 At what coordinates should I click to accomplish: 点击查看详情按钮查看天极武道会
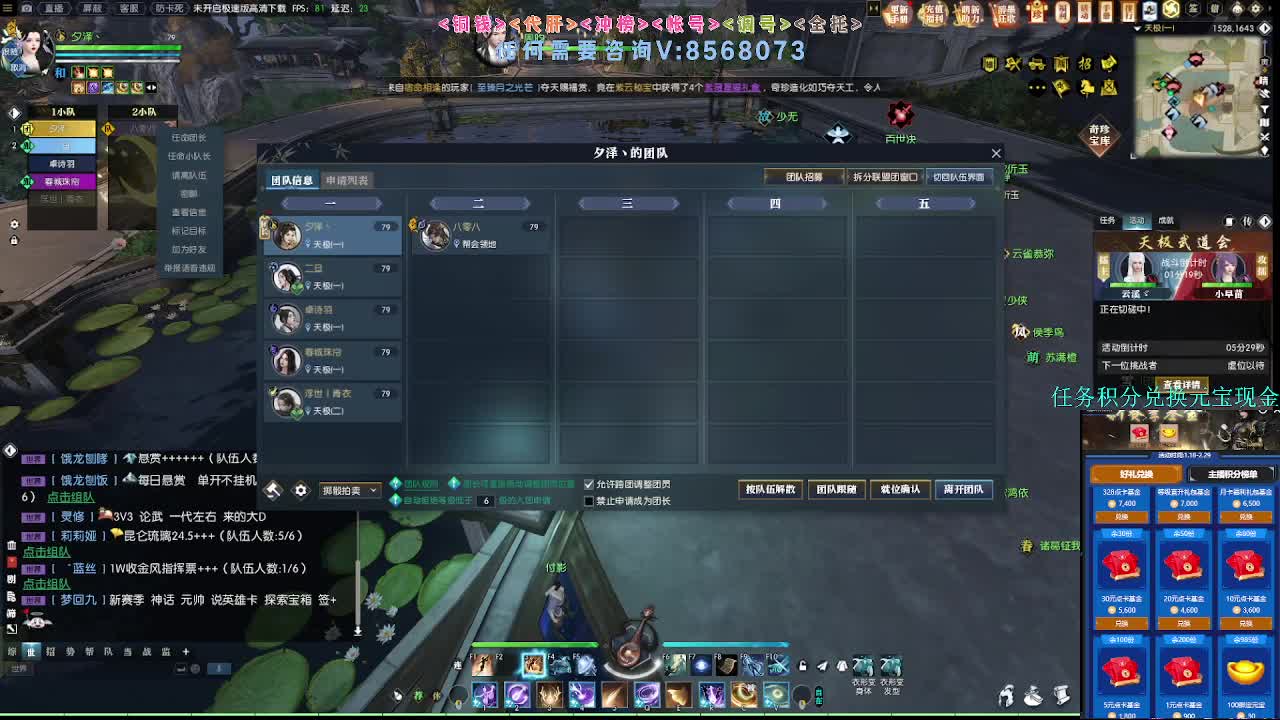[1180, 386]
